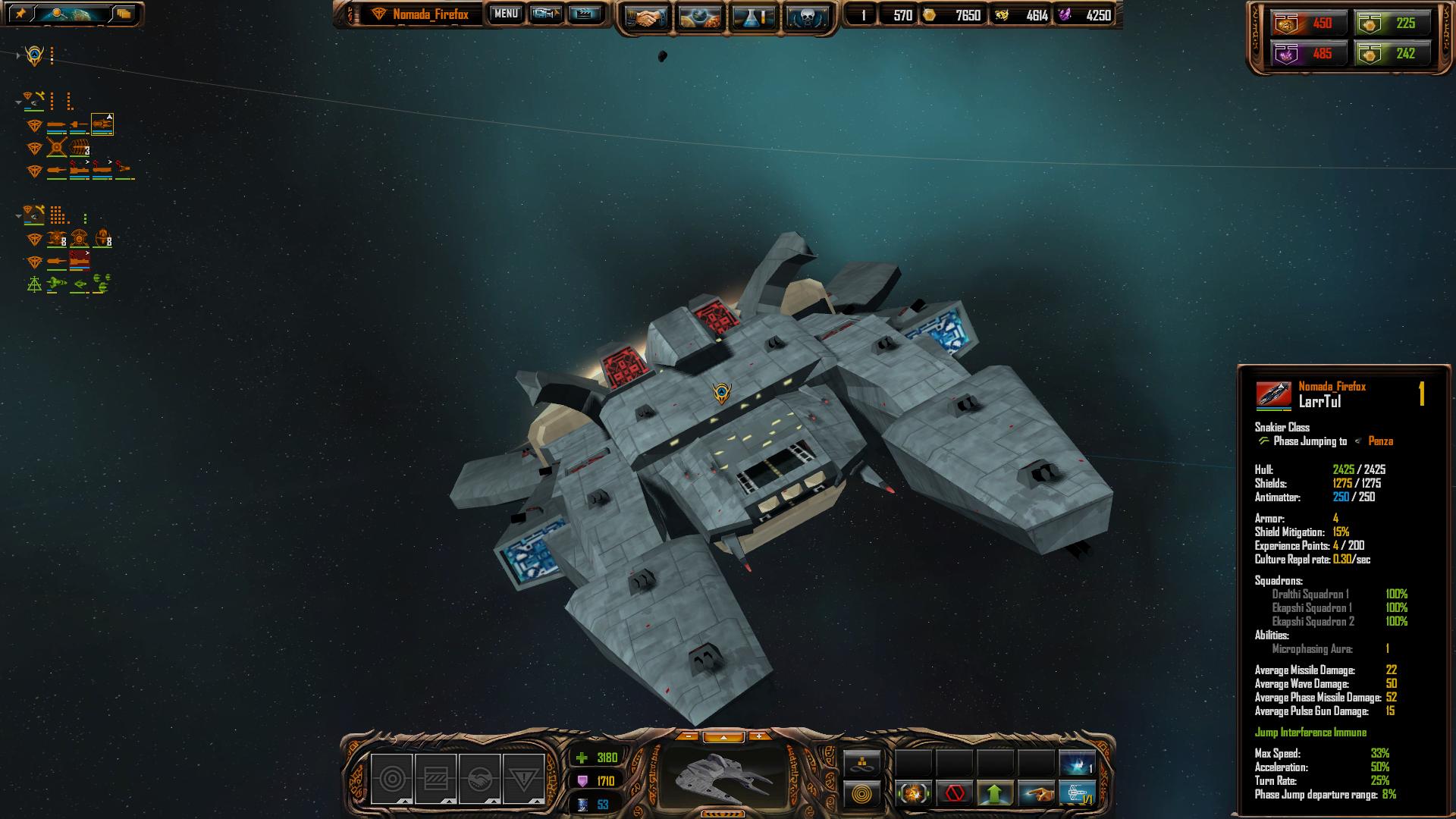Open the concentric rings tactical panel

point(862,794)
